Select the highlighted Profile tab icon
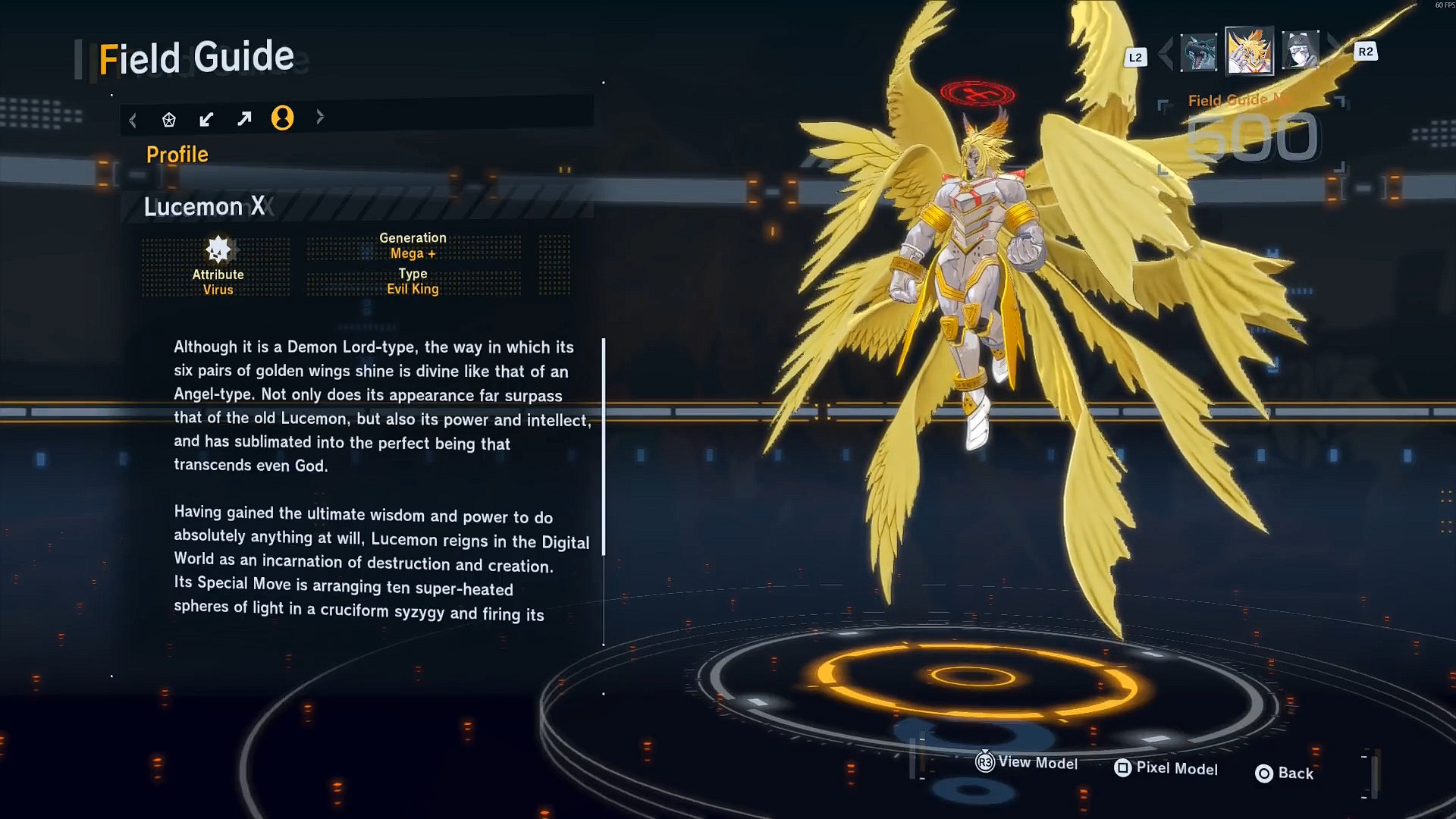This screenshot has width=1456, height=819. pyautogui.click(x=282, y=118)
